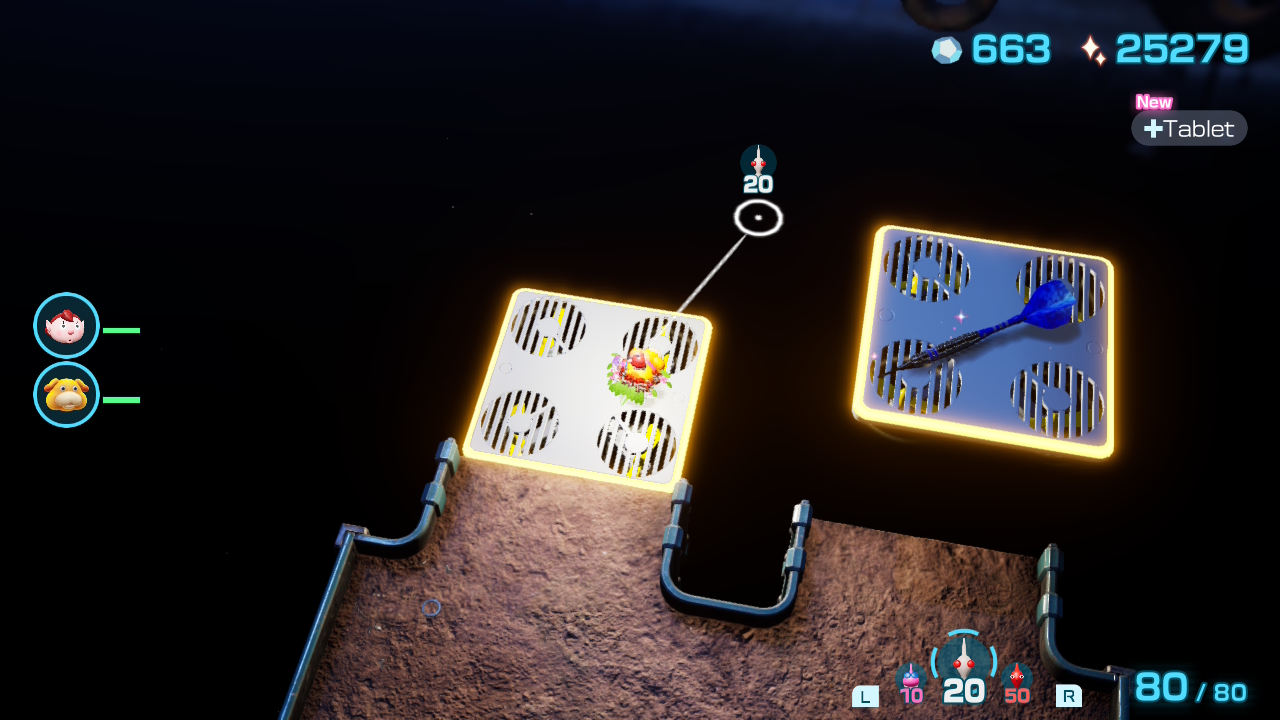Pick the Red Pikmin squad icon
This screenshot has height=720, width=1280.
click(1017, 678)
